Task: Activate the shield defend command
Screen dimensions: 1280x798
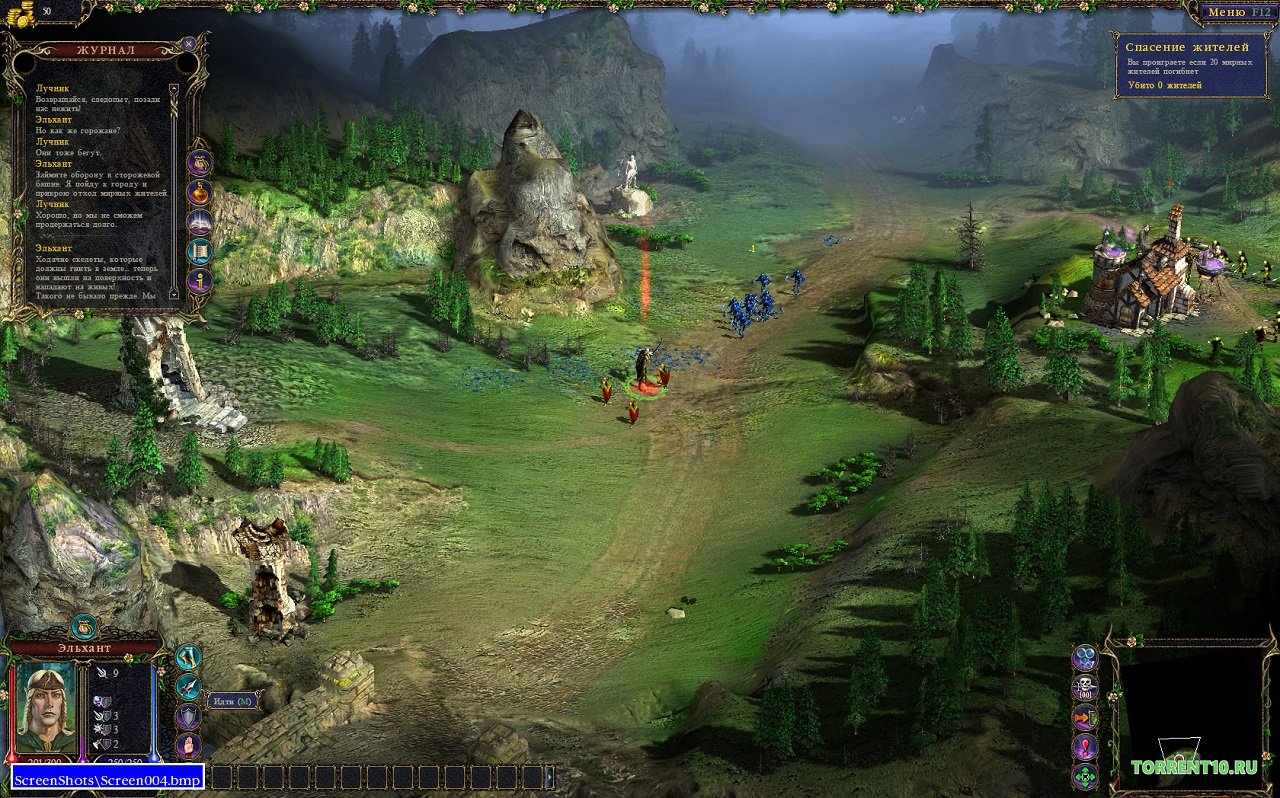Action: click(x=188, y=716)
